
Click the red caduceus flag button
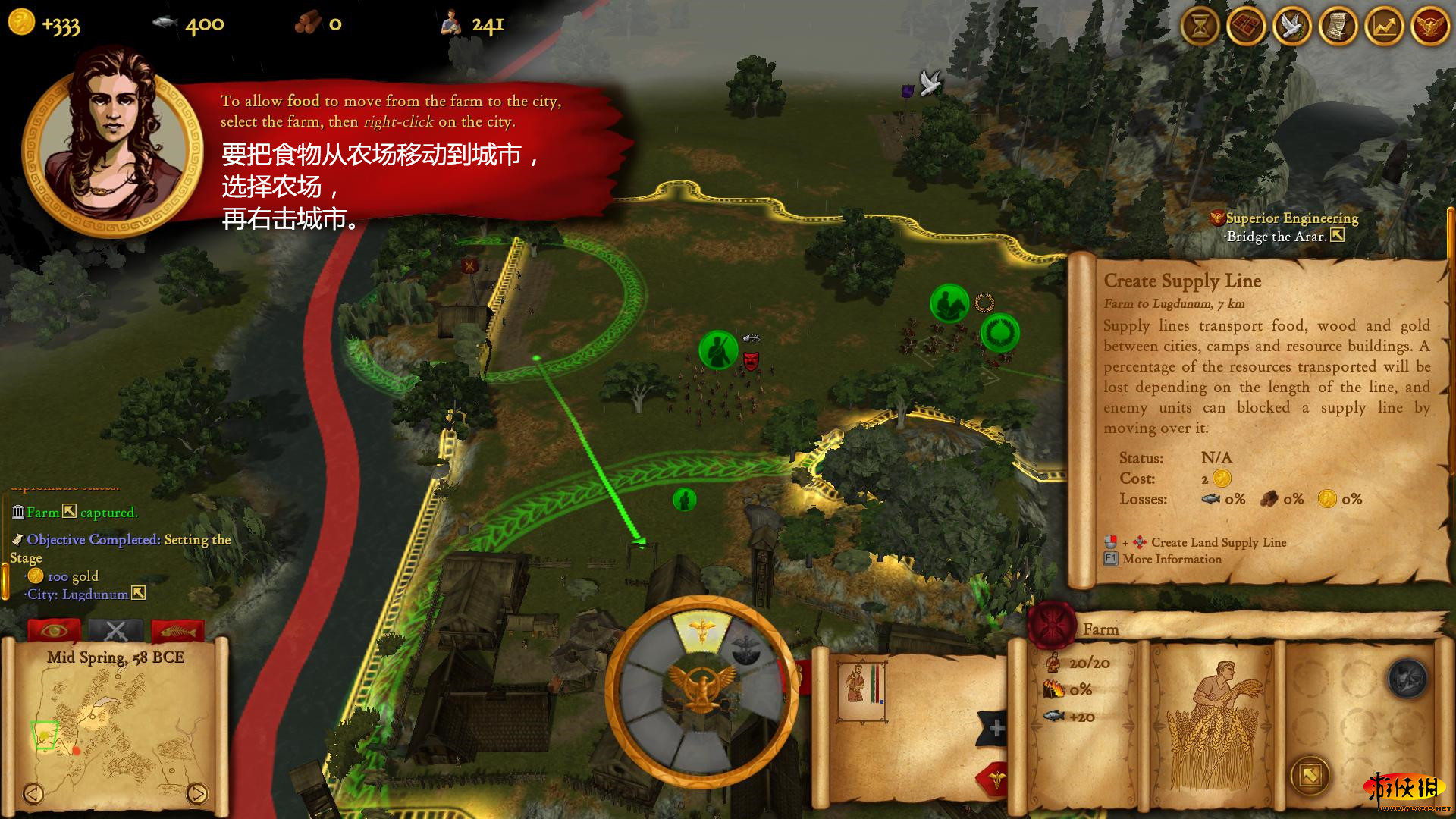pos(994,780)
